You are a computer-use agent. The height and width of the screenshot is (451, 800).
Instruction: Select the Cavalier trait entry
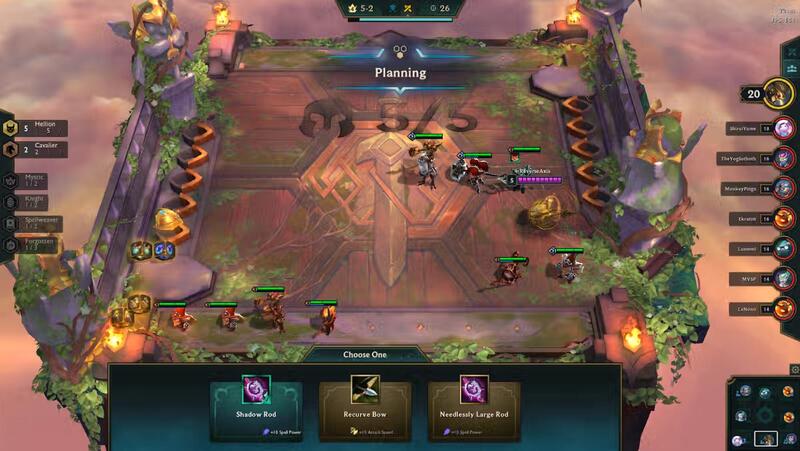click(36, 149)
